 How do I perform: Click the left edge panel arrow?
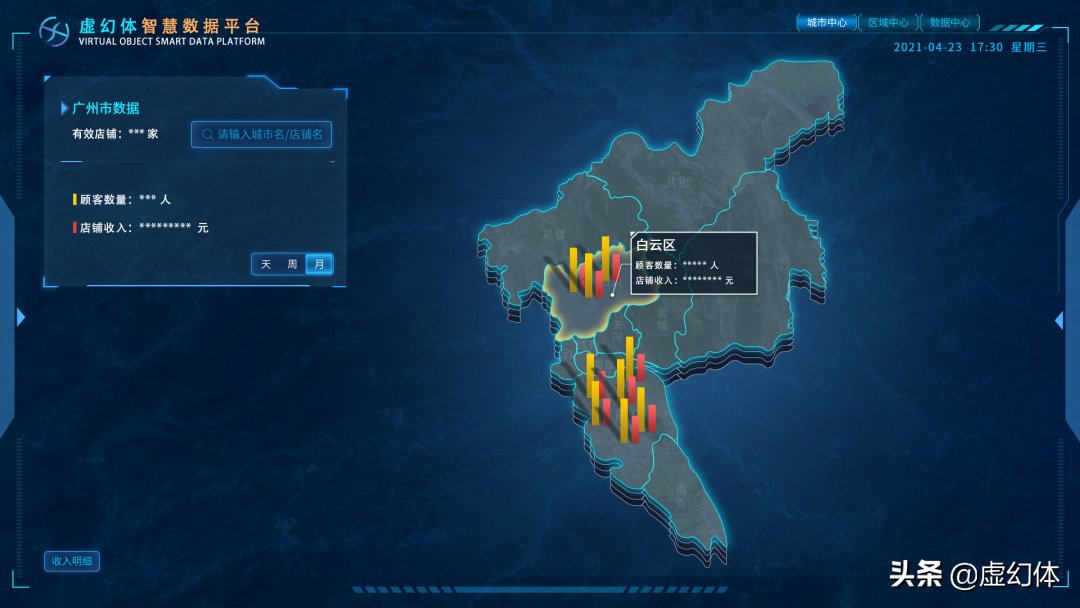[x=20, y=317]
